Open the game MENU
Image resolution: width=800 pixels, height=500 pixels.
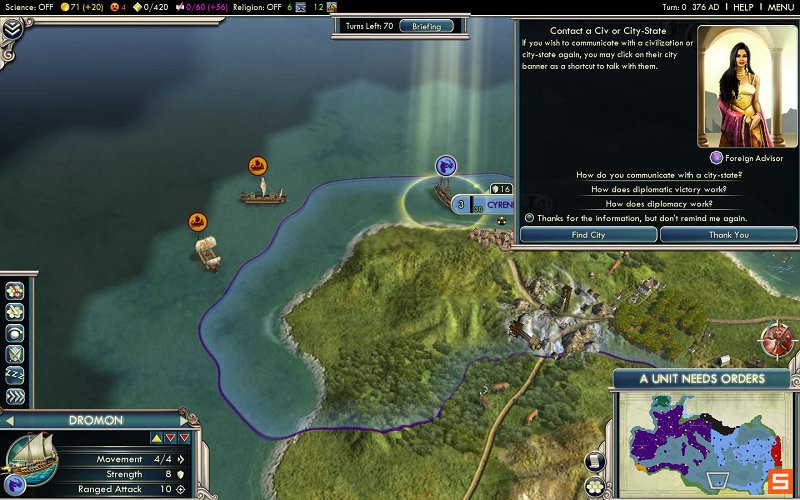tap(781, 7)
